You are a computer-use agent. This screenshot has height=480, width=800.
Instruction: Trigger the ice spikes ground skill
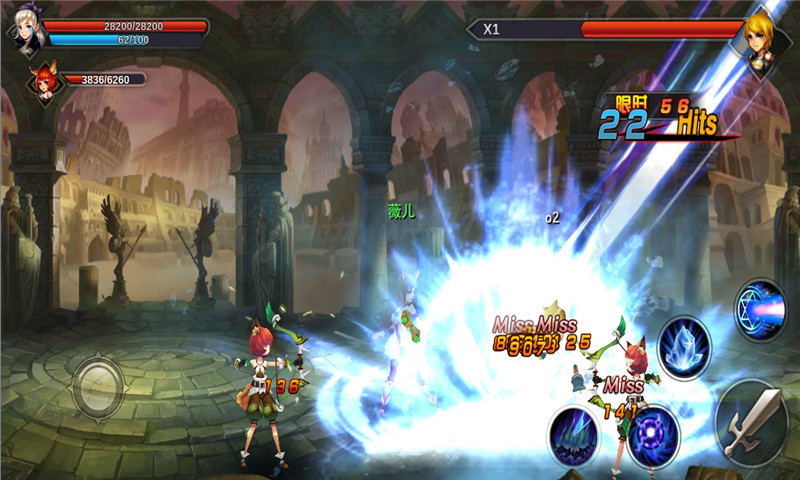[x=573, y=437]
